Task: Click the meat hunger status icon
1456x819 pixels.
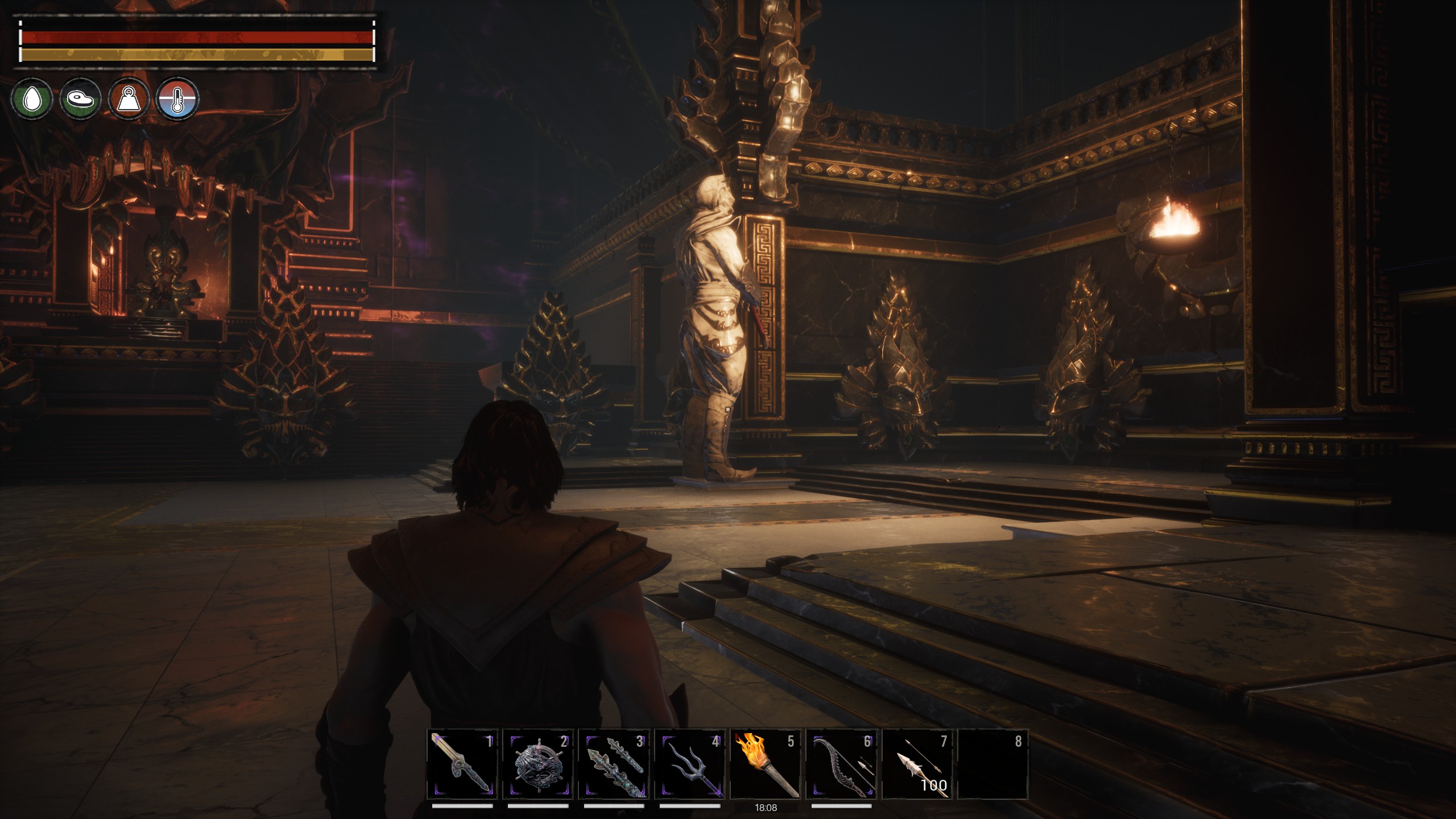Action: click(x=80, y=100)
